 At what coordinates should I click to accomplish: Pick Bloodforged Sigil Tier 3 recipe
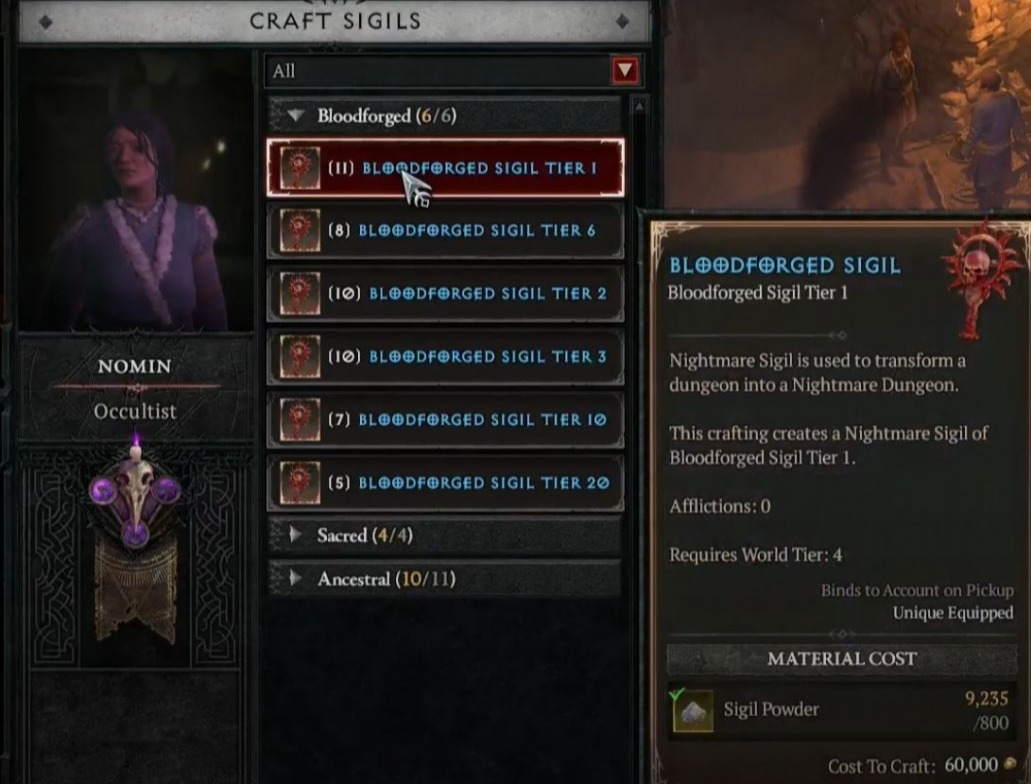(x=446, y=357)
